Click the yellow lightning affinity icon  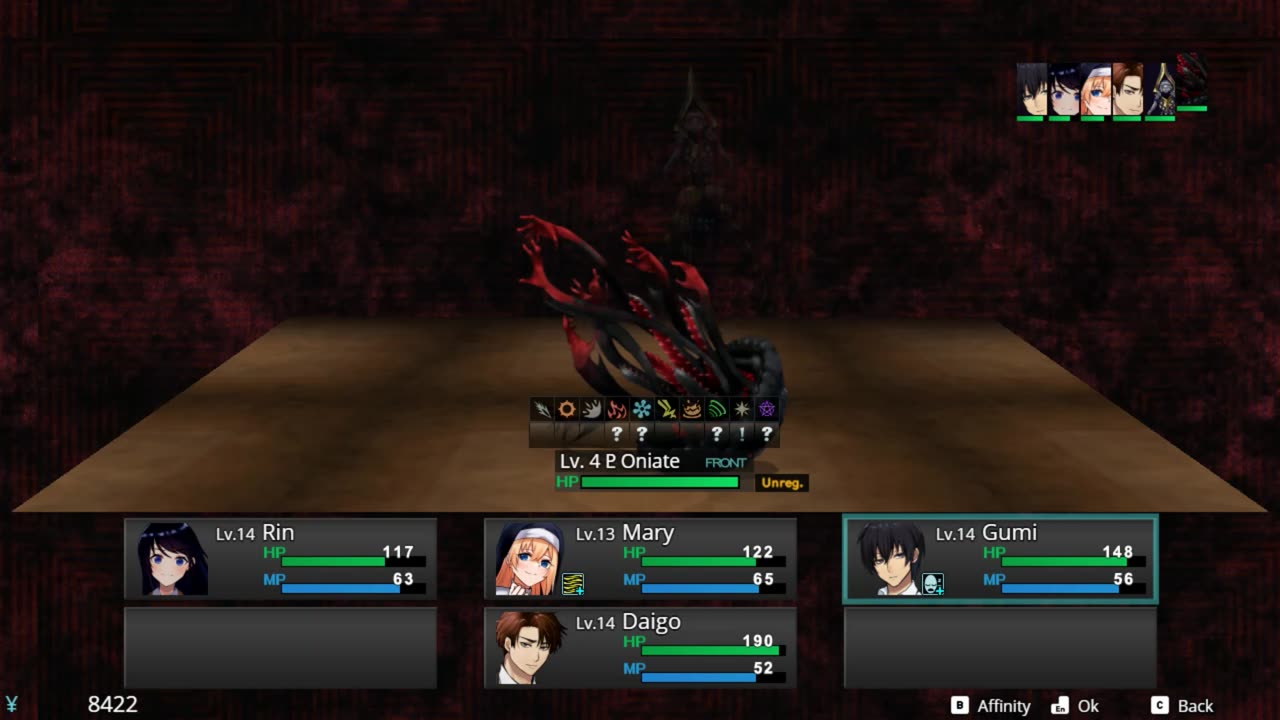[x=667, y=409]
